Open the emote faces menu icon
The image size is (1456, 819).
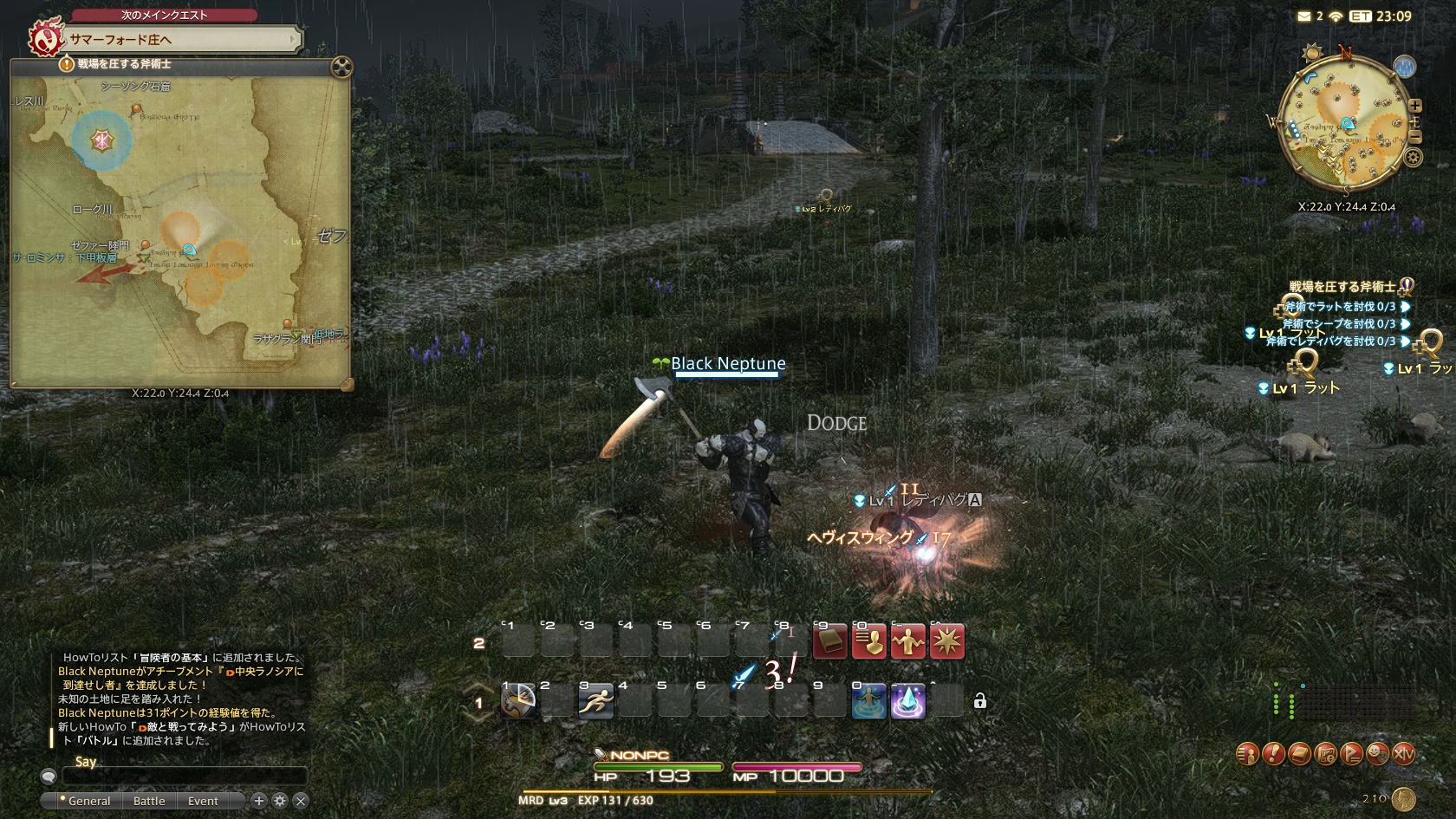(x=1377, y=754)
